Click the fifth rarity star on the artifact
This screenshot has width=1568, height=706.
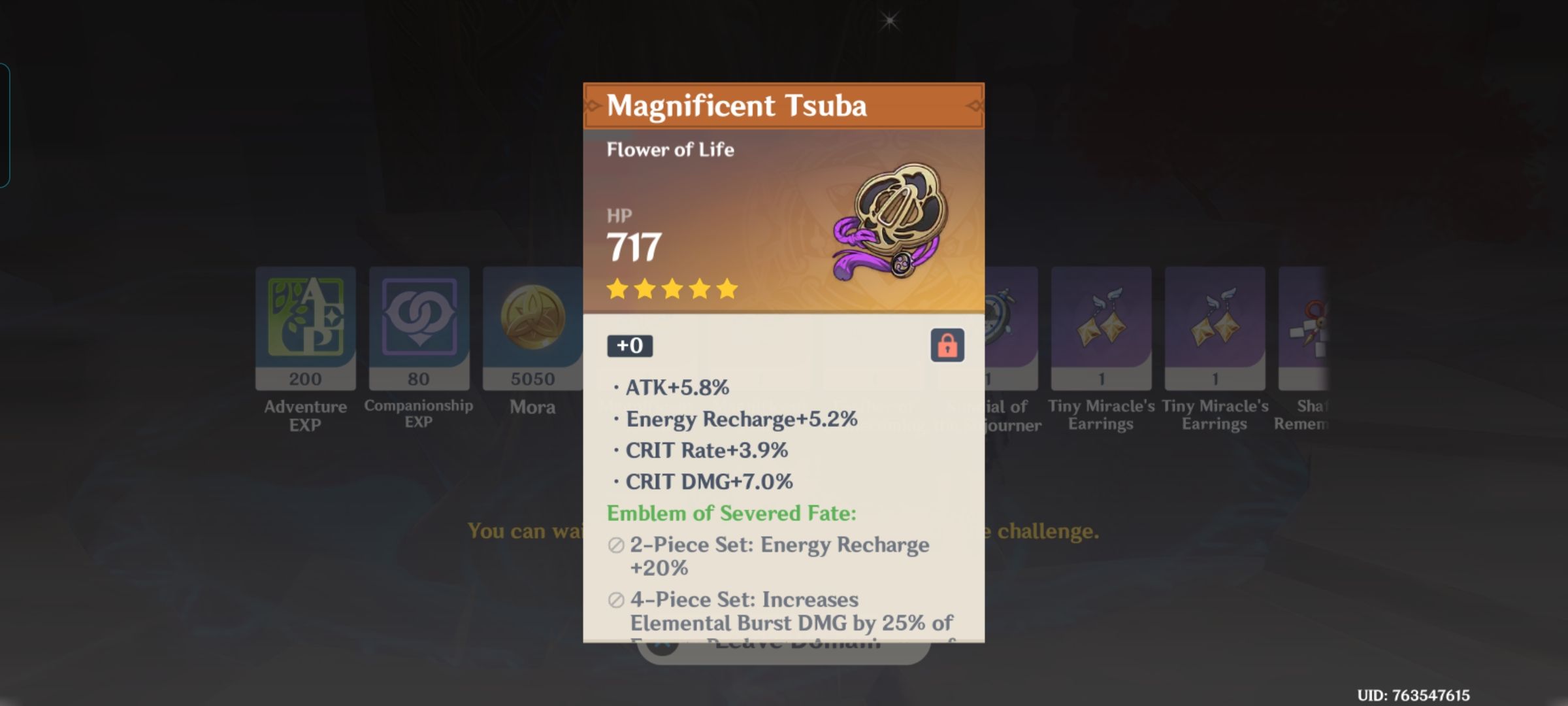pyautogui.click(x=728, y=289)
